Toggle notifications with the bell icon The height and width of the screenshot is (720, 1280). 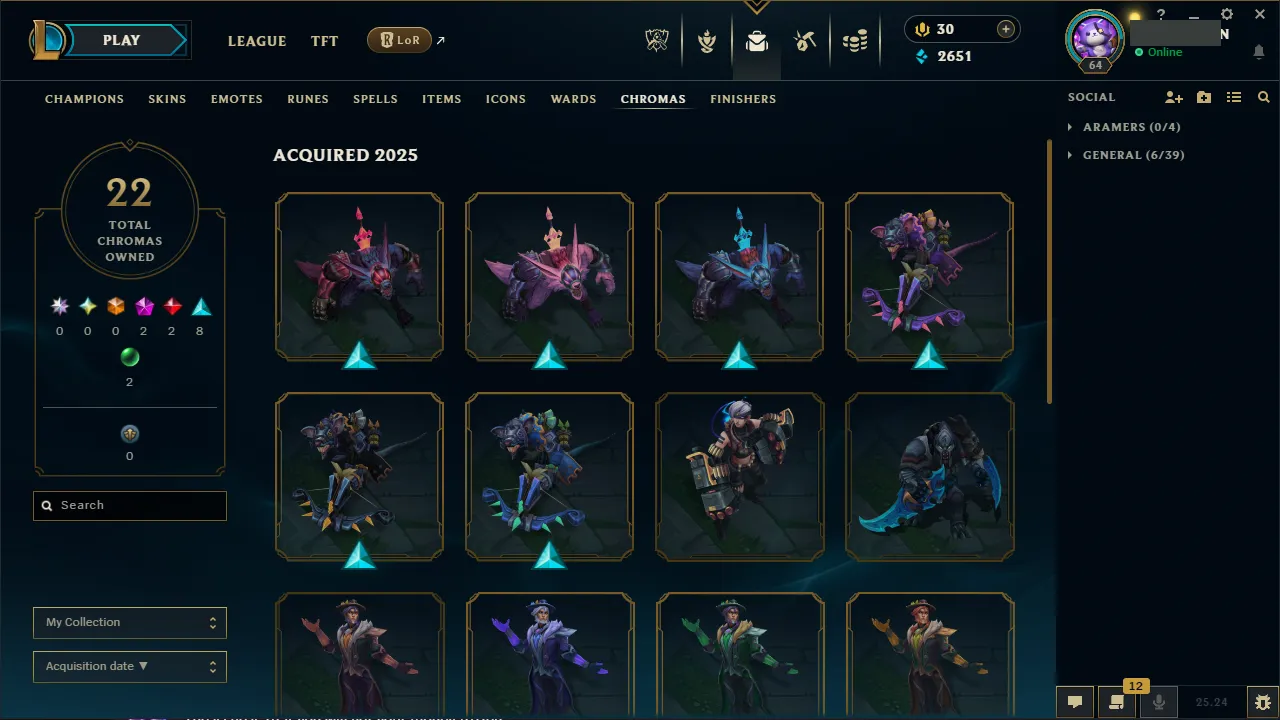point(1258,52)
